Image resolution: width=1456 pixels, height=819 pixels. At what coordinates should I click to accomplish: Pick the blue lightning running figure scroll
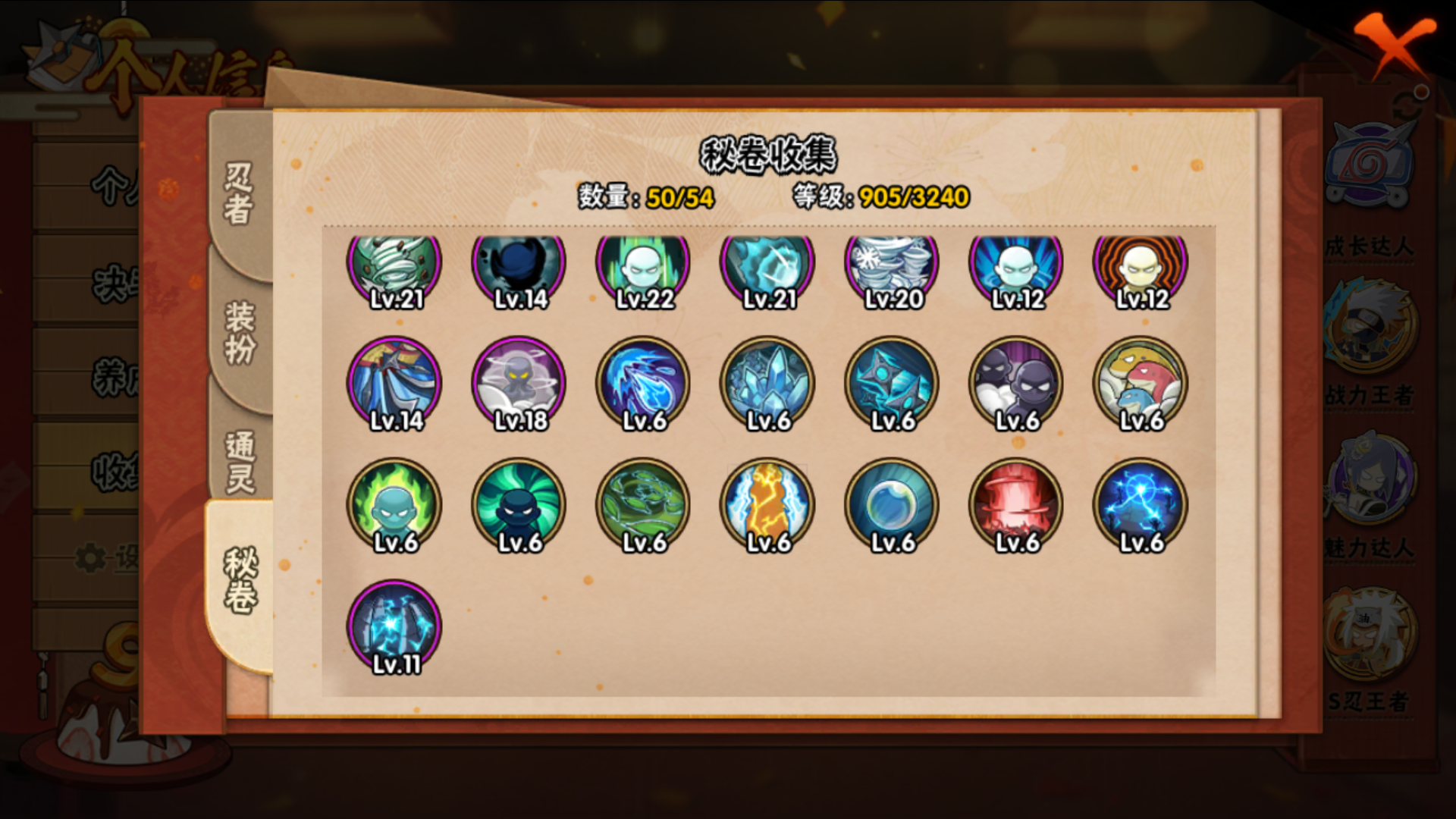(x=1141, y=504)
